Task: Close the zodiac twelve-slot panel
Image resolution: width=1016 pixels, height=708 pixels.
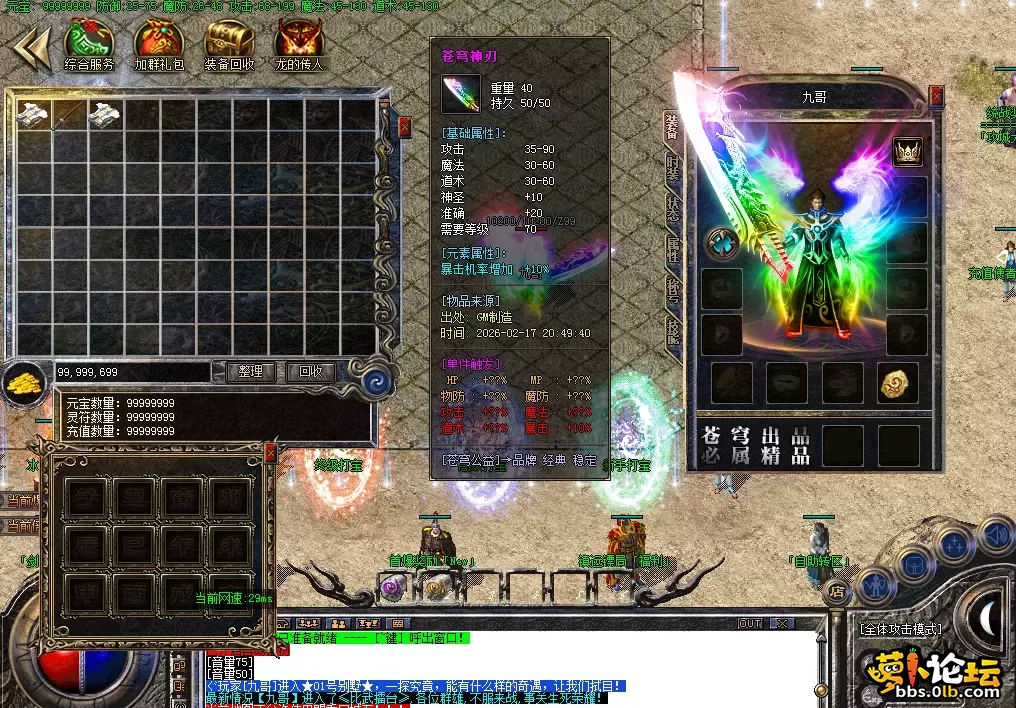Action: pos(269,453)
